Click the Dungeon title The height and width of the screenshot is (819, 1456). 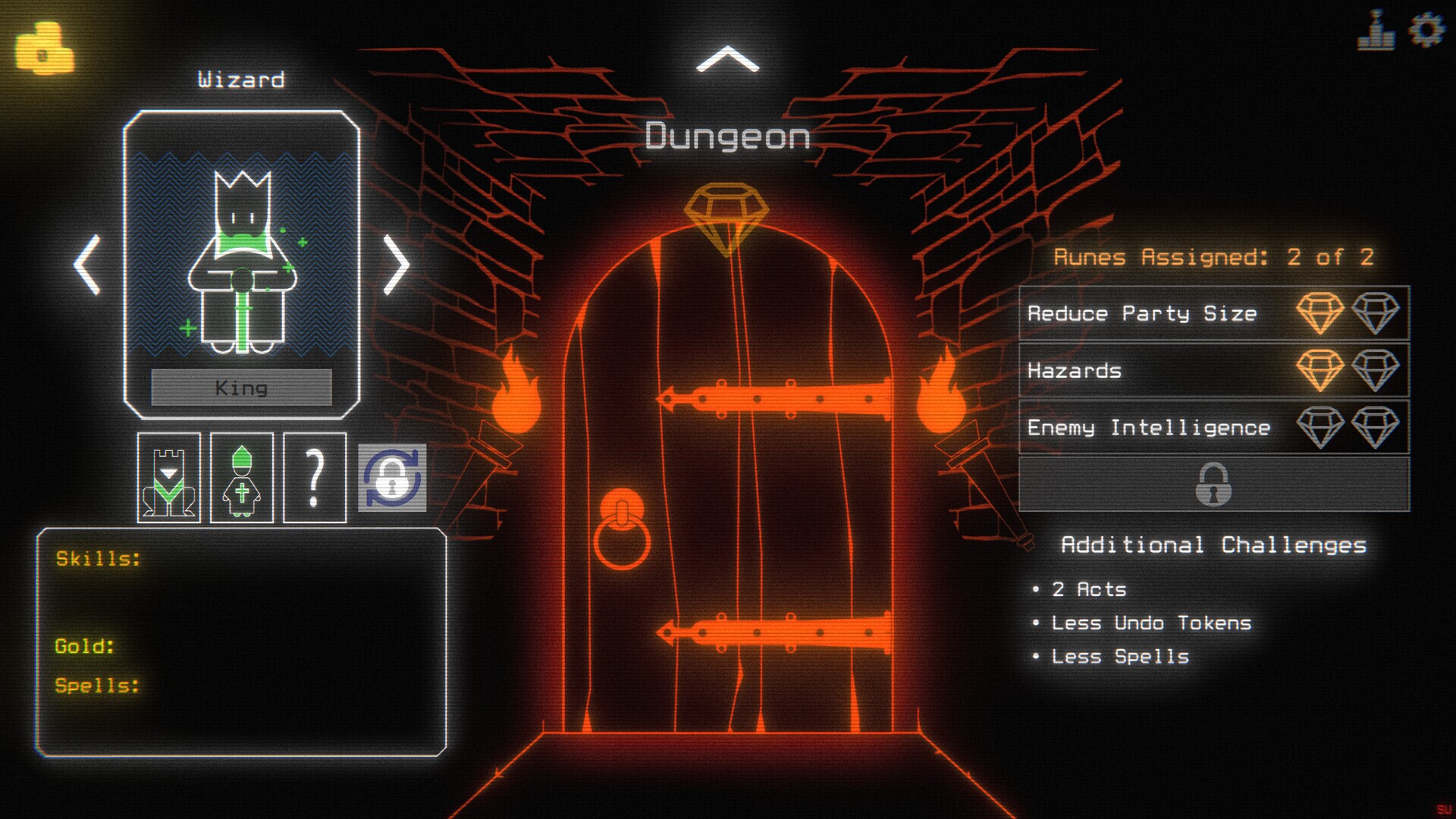click(x=727, y=136)
